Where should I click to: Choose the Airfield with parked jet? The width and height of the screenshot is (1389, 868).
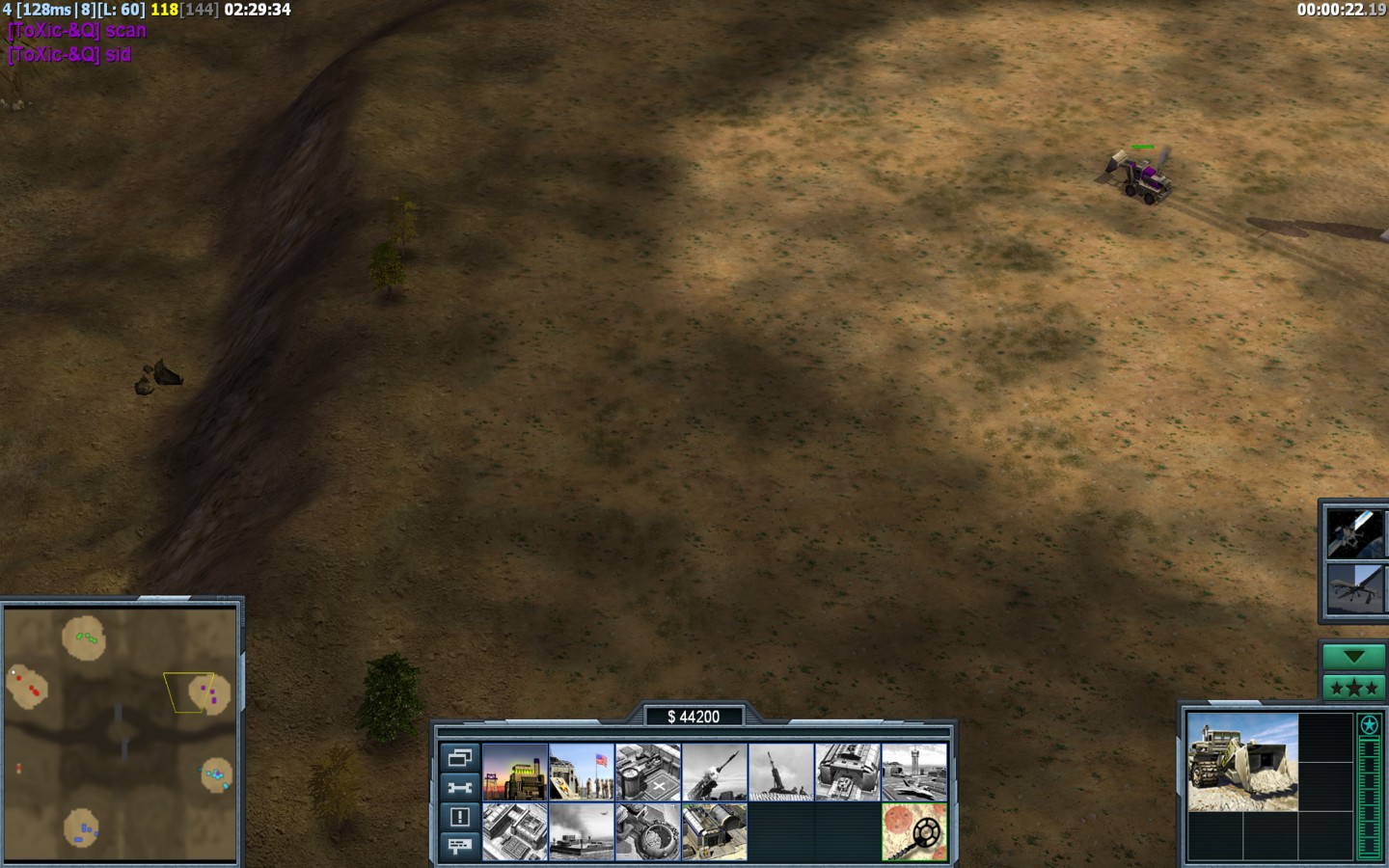point(914,772)
